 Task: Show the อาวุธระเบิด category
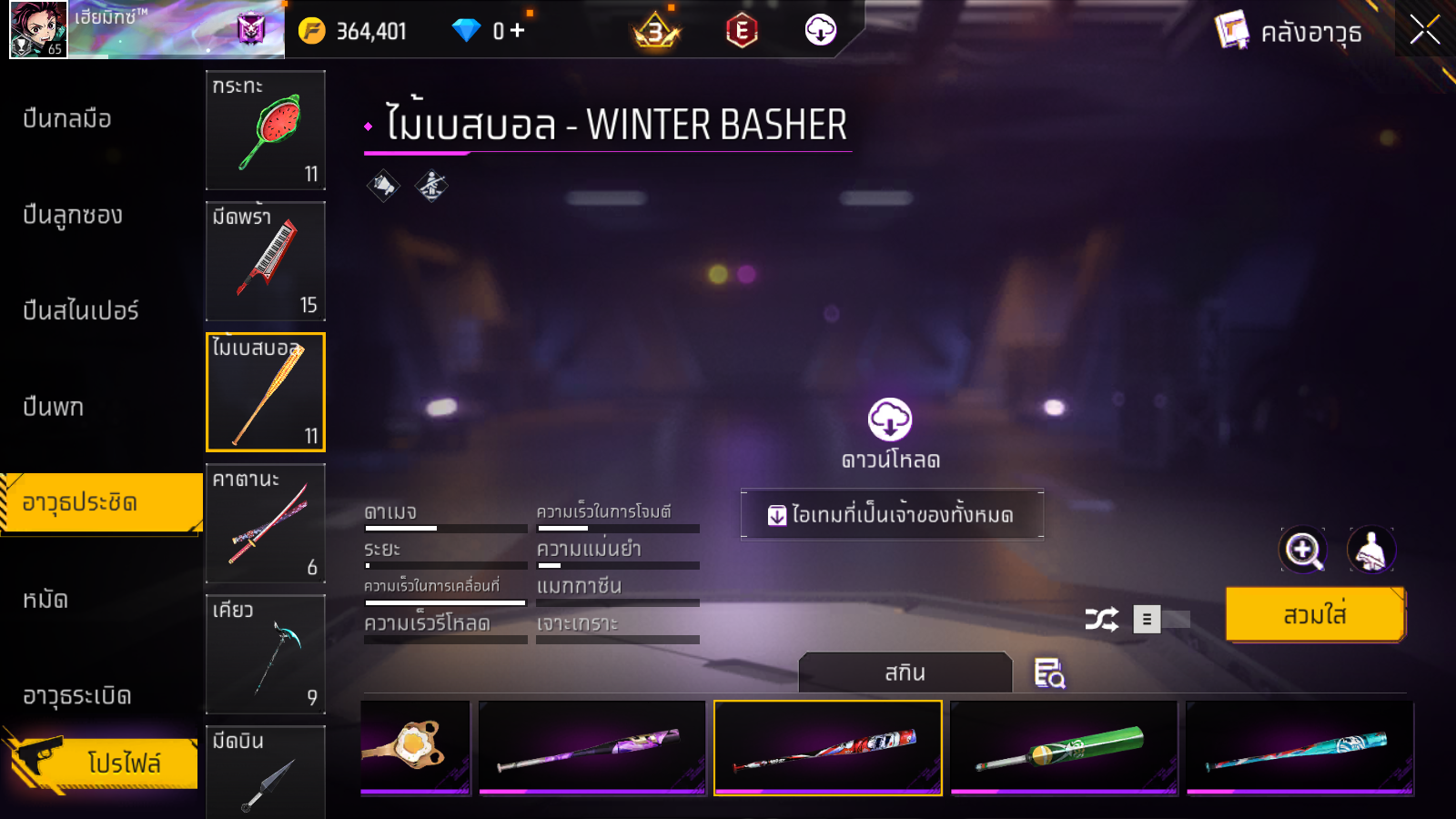tap(77, 696)
